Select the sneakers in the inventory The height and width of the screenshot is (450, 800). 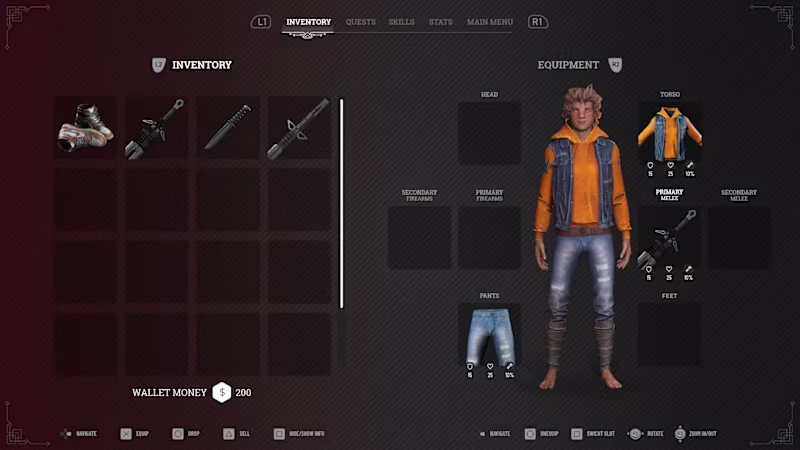point(85,128)
